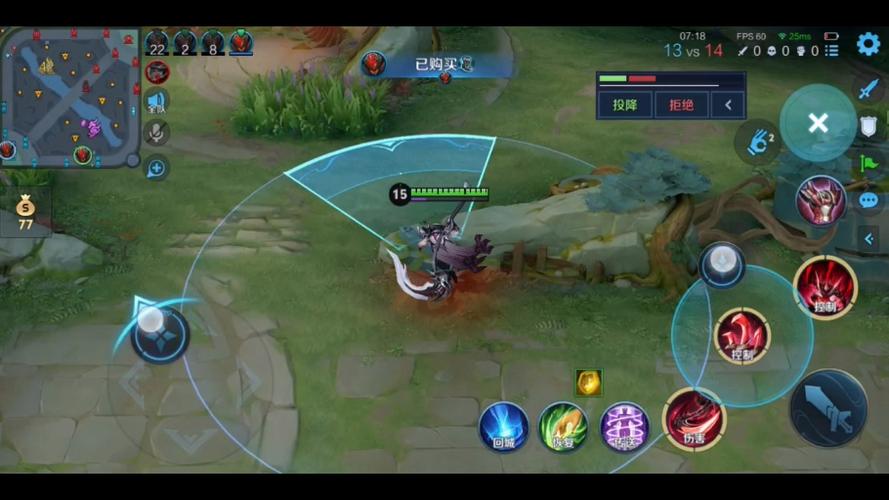
Task: Use the gold active item
Action: pos(588,382)
